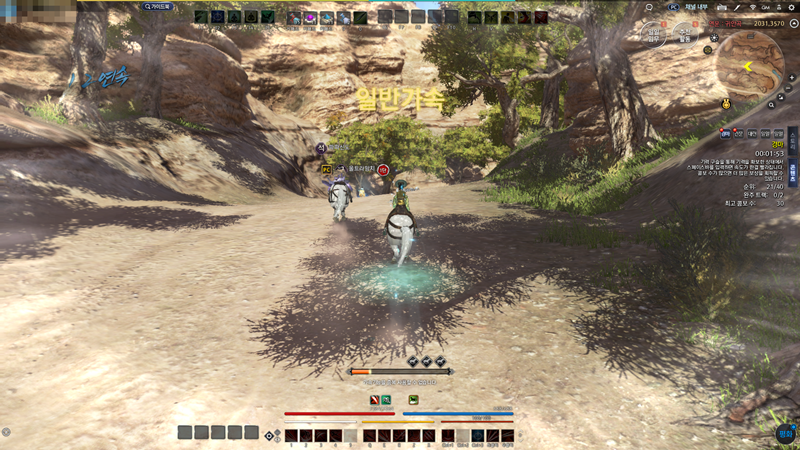Click the circular minimap

coord(750,60)
